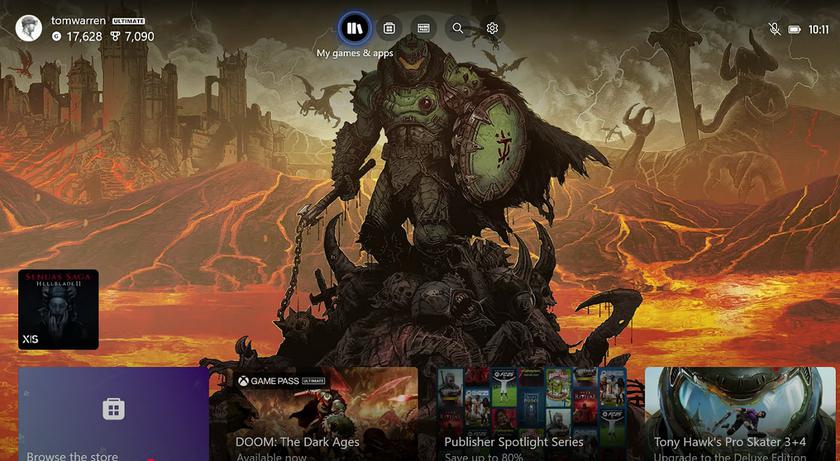This screenshot has height=461, width=840.
Task: Open the search magnifying glass
Action: pyautogui.click(x=458, y=28)
